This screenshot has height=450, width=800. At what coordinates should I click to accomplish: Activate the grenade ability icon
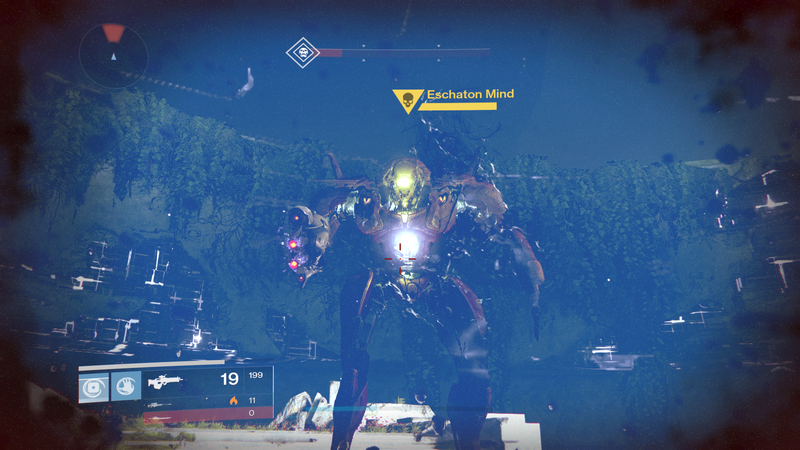94,387
